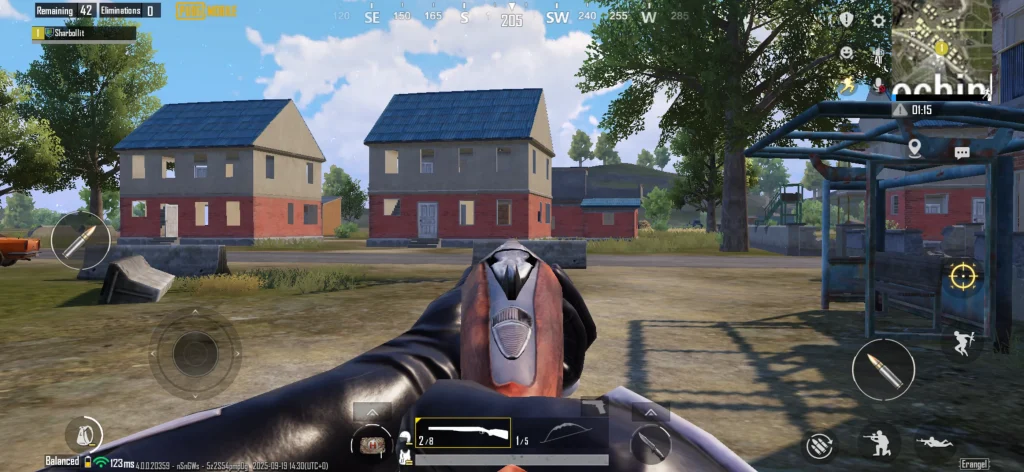Open the quick chat bubble
The width and height of the screenshot is (1024, 472).
pyautogui.click(x=961, y=153)
